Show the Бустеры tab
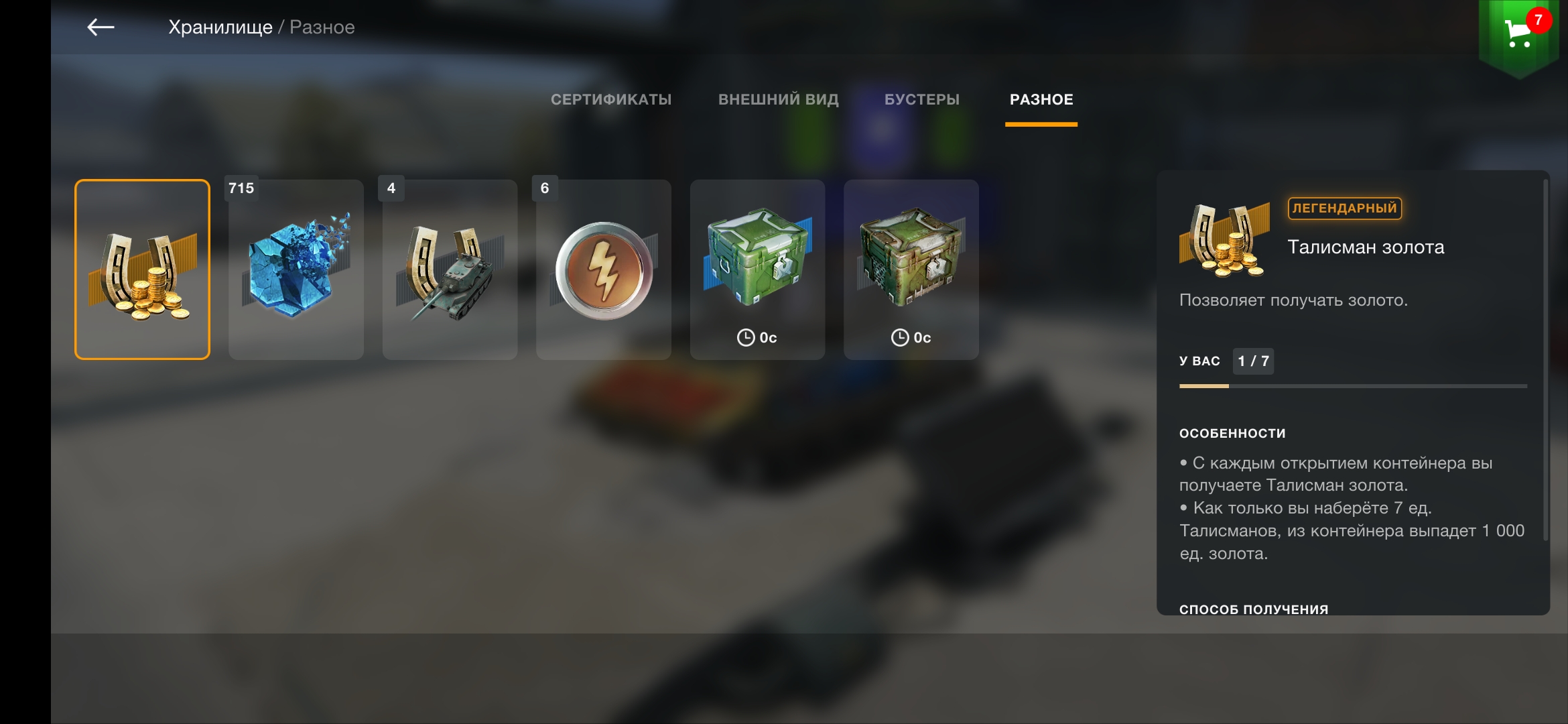 [x=921, y=100]
